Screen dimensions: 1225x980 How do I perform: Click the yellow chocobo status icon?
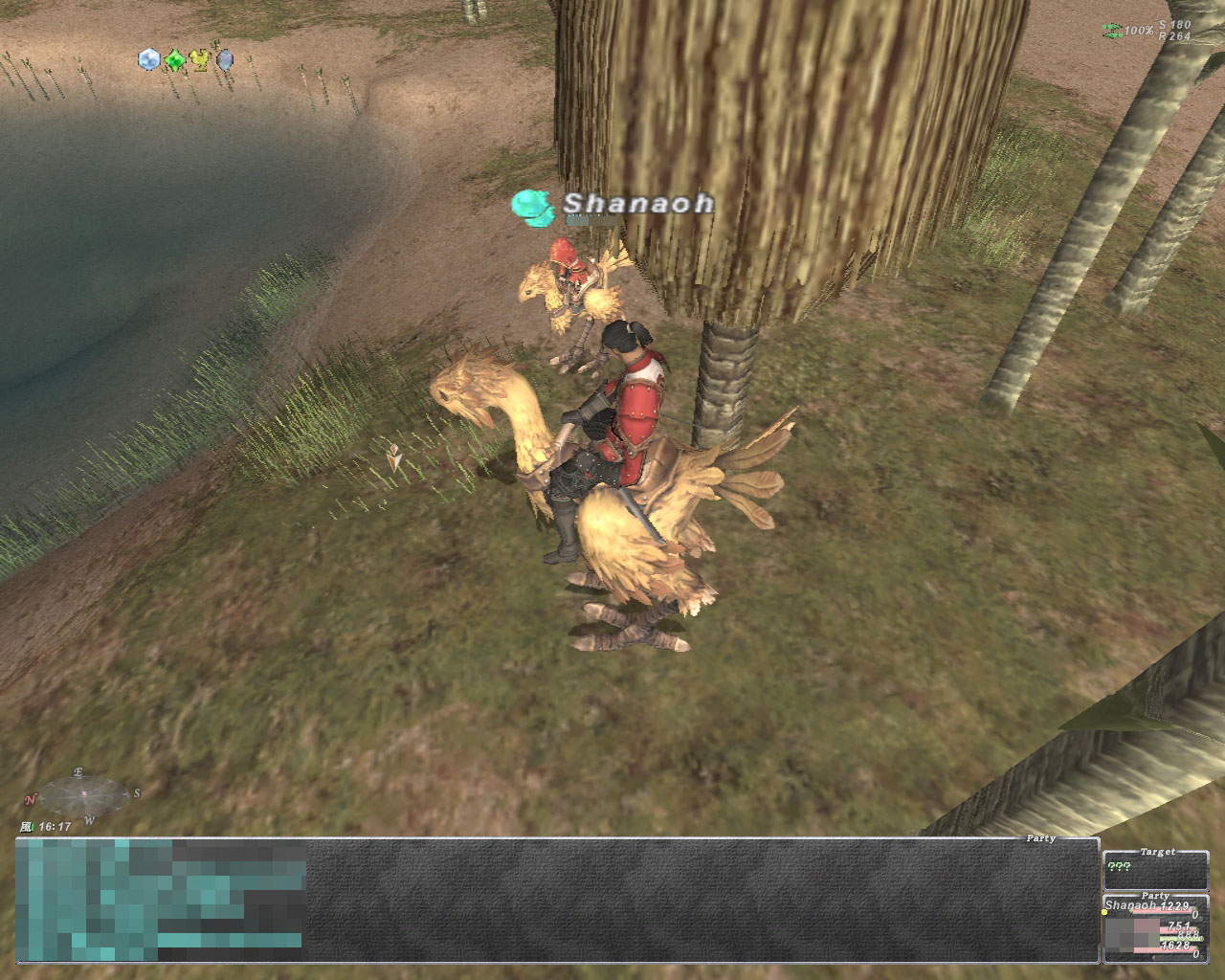pyautogui.click(x=199, y=61)
